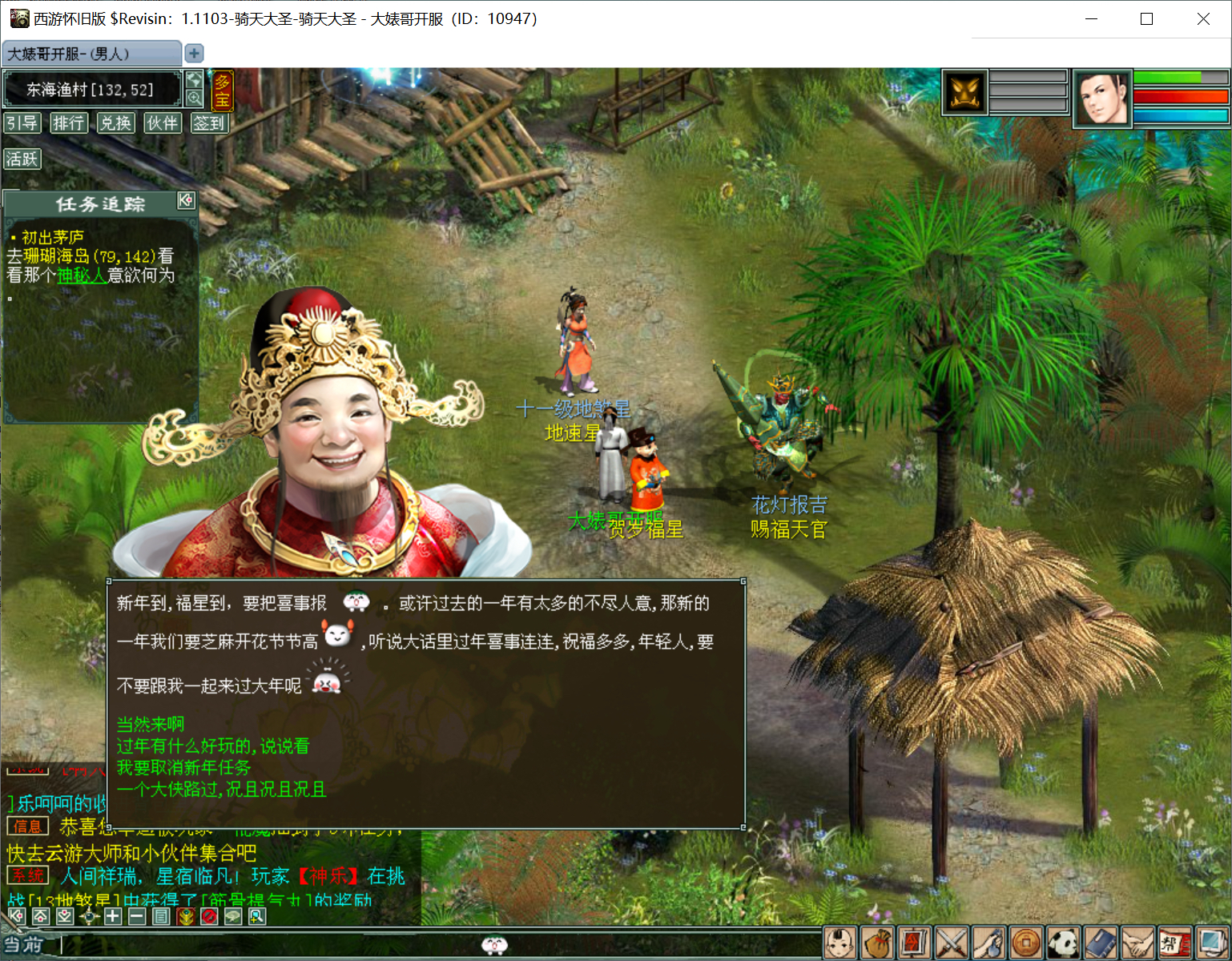Click the plus to open a new tab
The height and width of the screenshot is (961, 1232).
coord(193,53)
